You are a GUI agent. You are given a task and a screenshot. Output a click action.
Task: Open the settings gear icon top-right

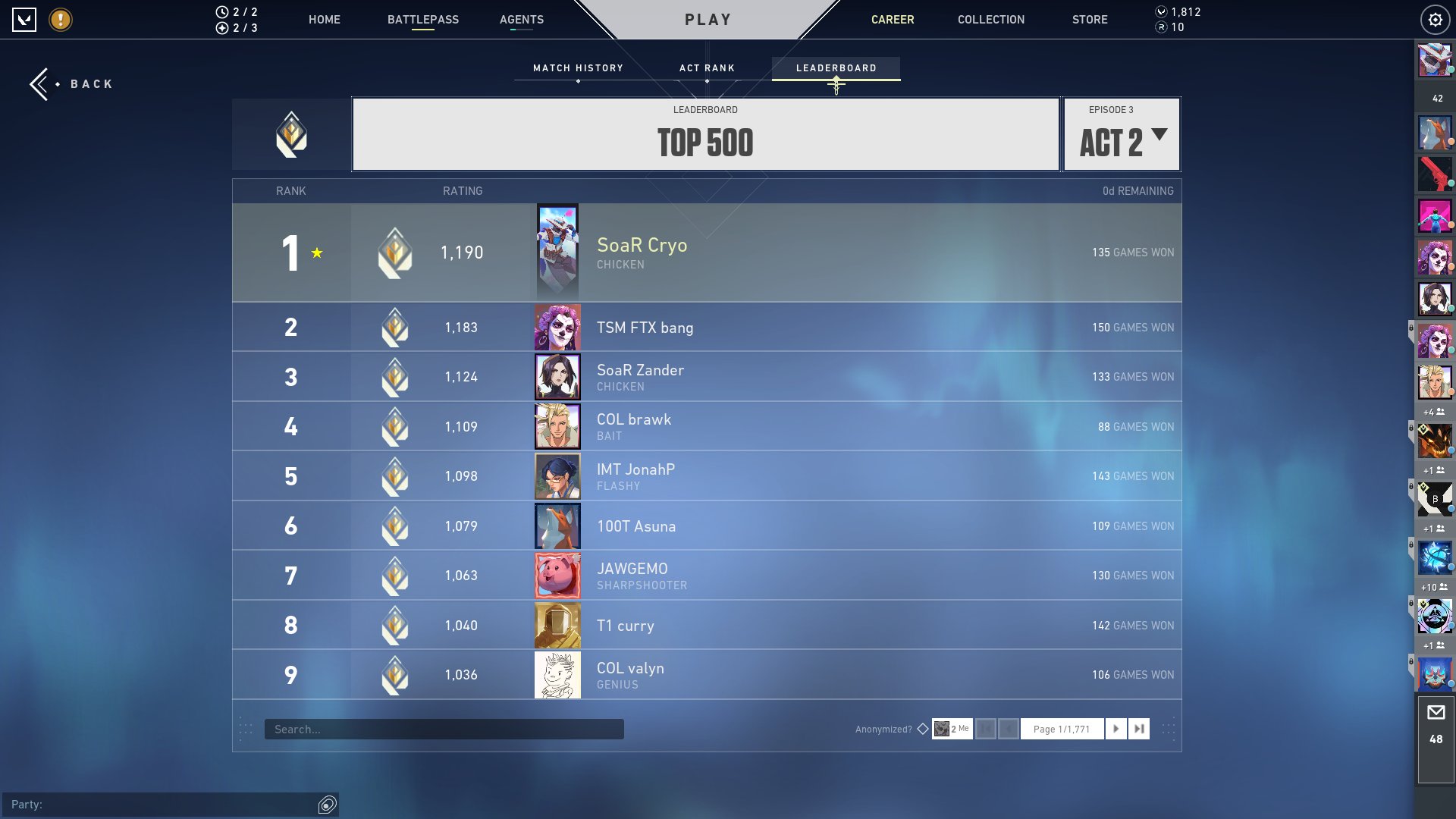(x=1435, y=20)
